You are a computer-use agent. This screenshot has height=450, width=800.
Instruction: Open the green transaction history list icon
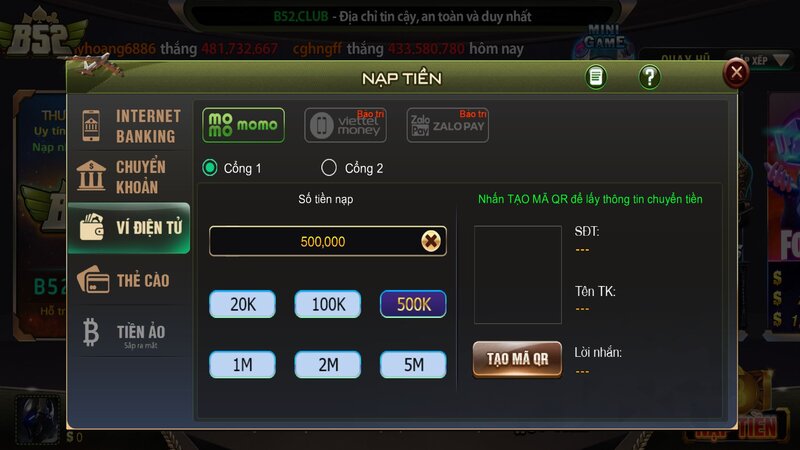(x=596, y=77)
